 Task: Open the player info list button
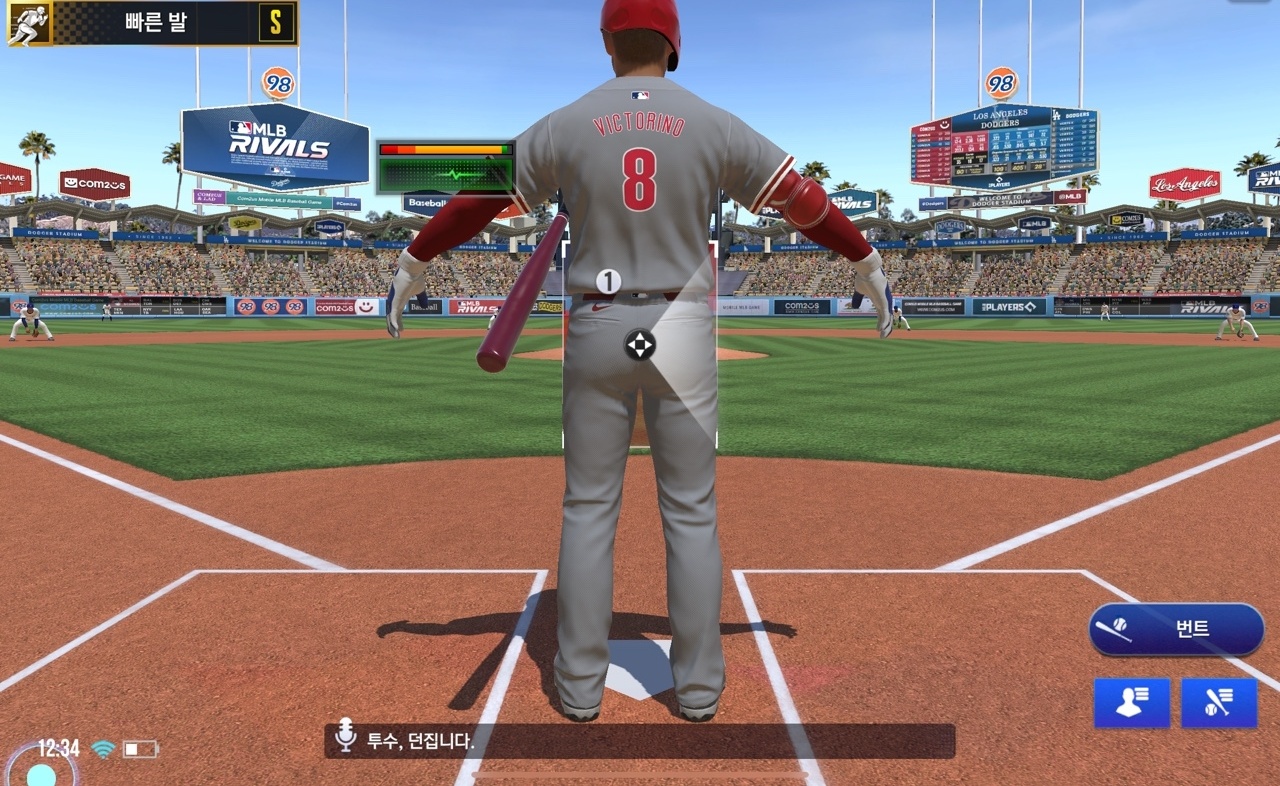pyautogui.click(x=1131, y=703)
